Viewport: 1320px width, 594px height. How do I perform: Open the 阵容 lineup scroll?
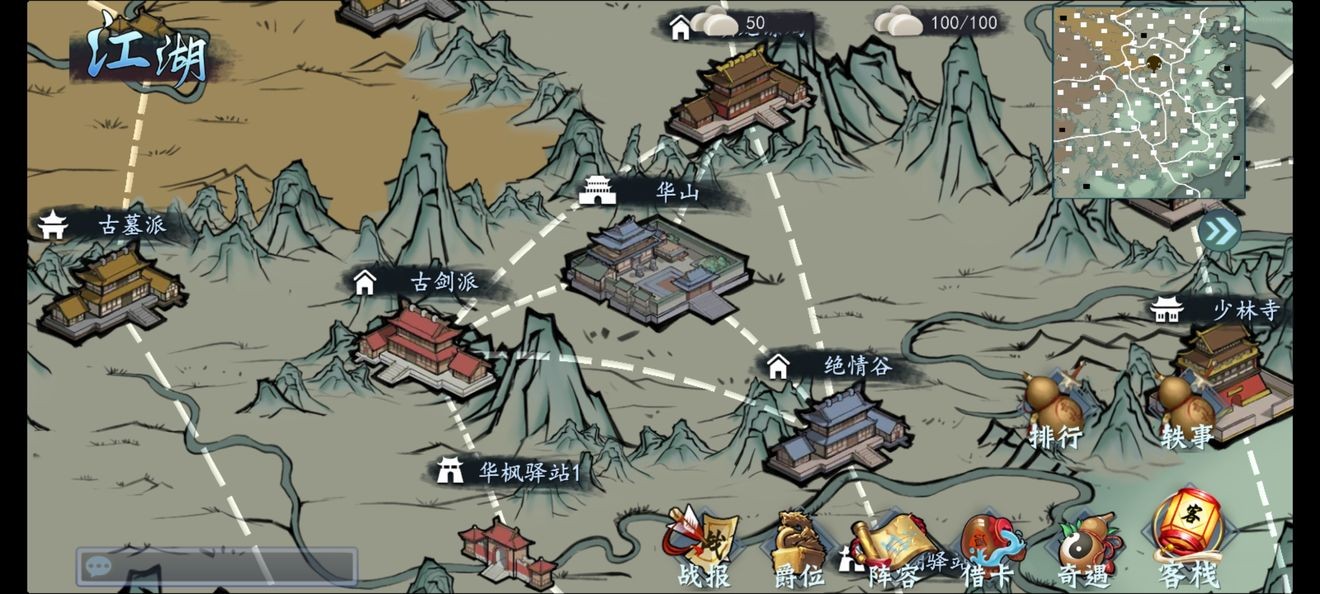point(894,550)
